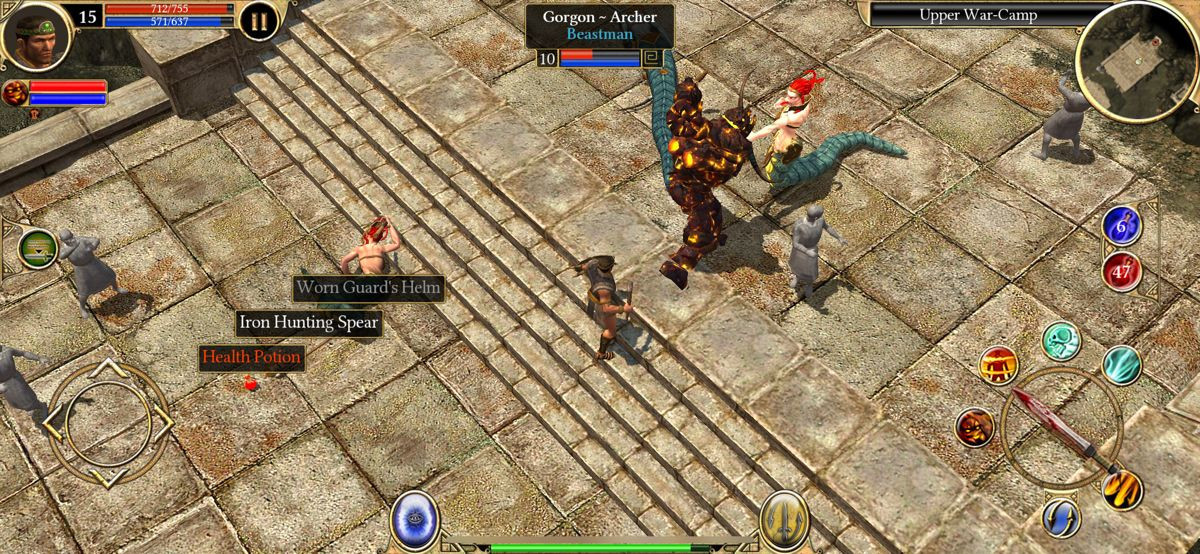Loot the Worn Guard's Helm label

(x=369, y=288)
